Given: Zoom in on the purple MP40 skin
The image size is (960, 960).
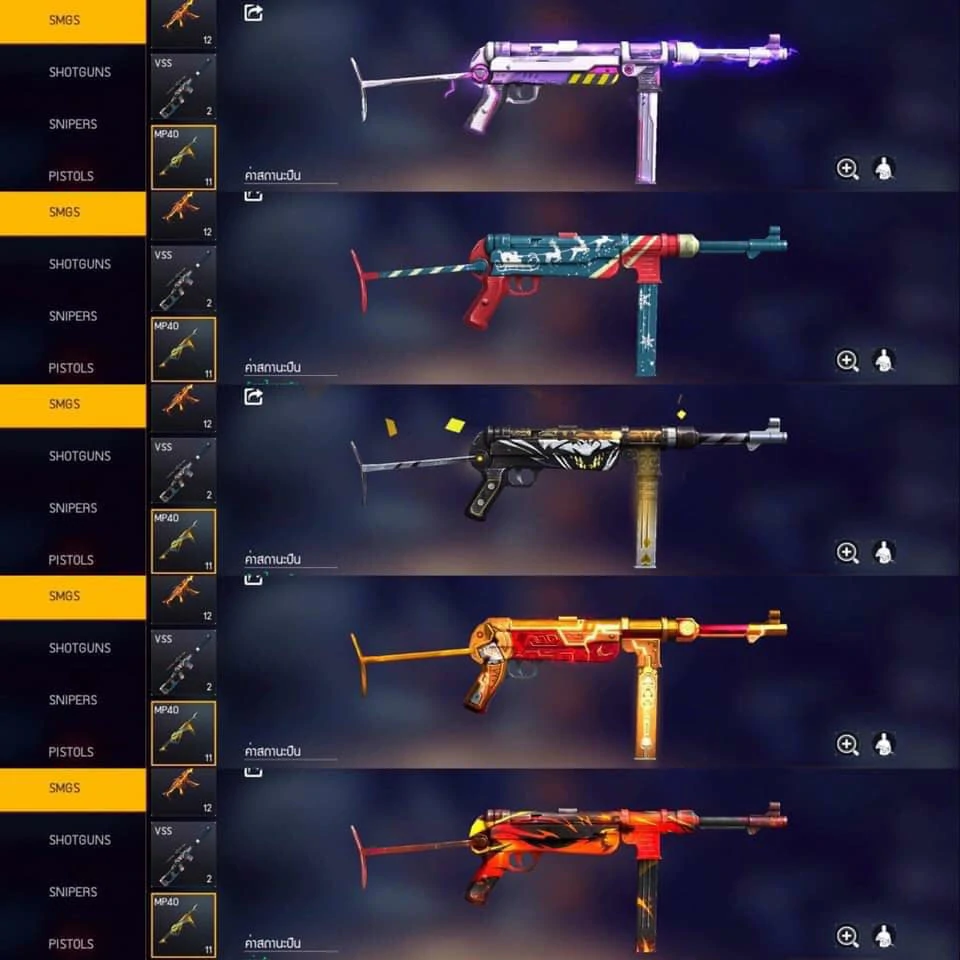Looking at the screenshot, I should (x=847, y=169).
